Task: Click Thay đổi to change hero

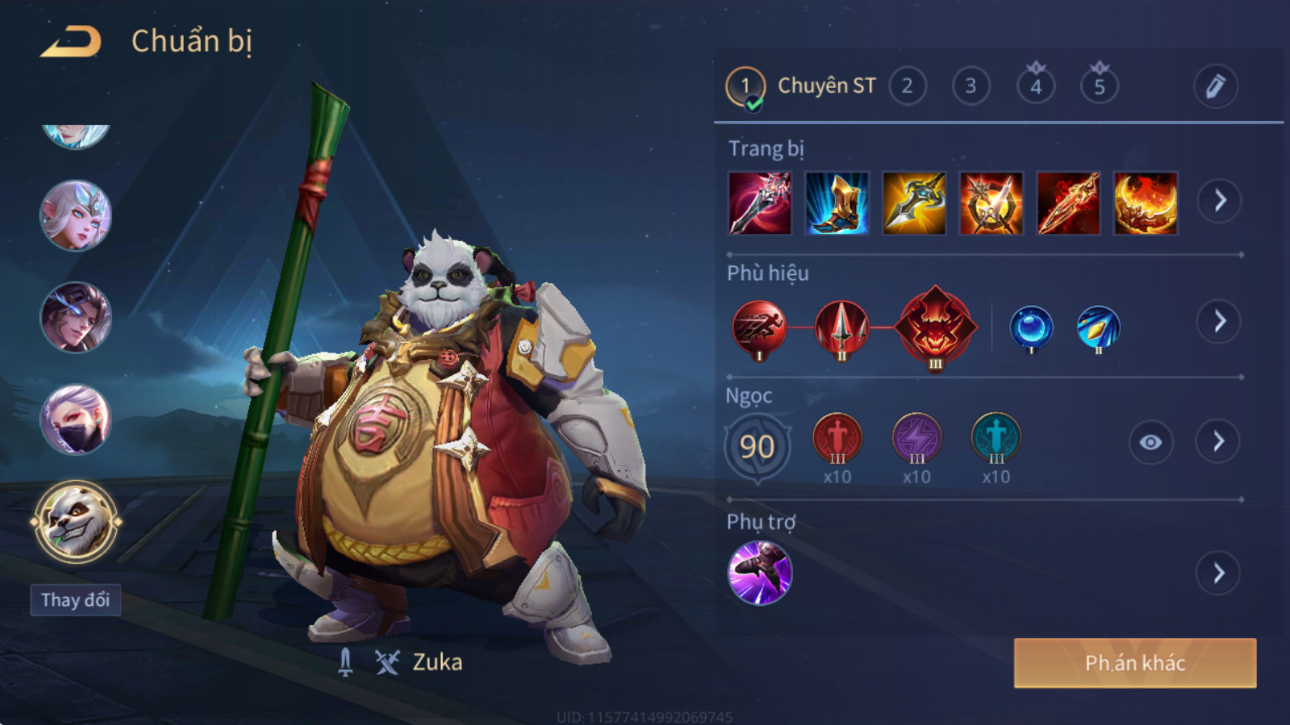Action: tap(75, 600)
